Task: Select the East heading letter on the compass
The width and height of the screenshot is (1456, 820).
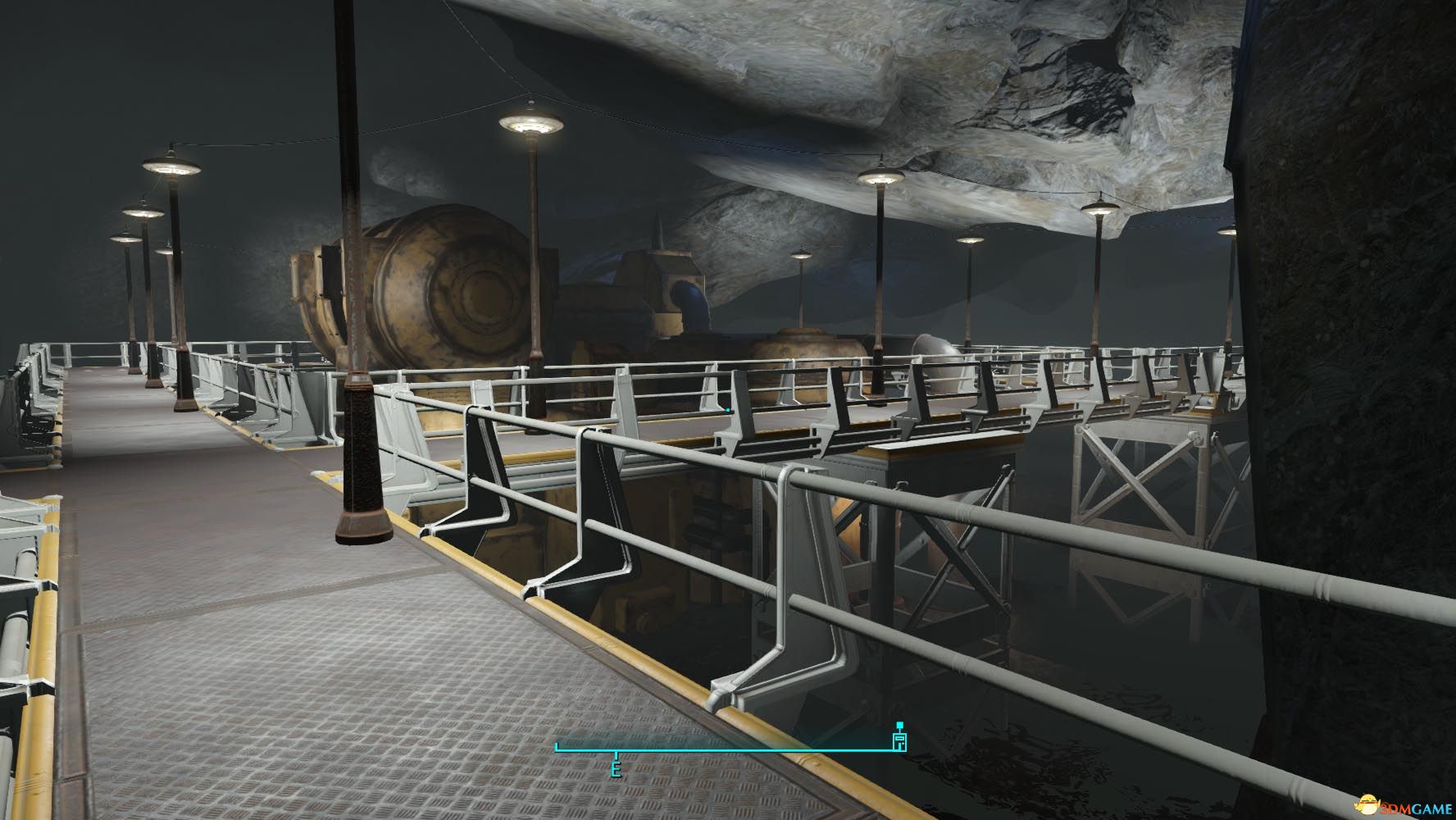Action: 616,769
